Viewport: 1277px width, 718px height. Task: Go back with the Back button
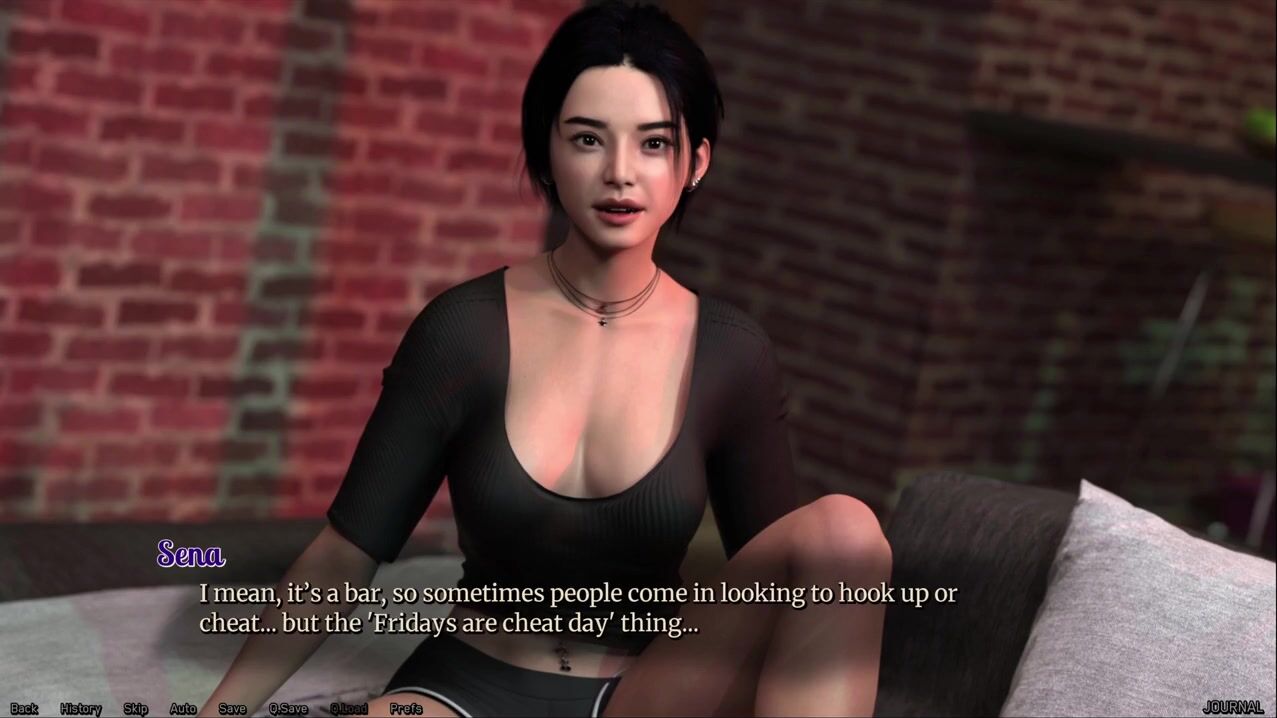pos(24,708)
